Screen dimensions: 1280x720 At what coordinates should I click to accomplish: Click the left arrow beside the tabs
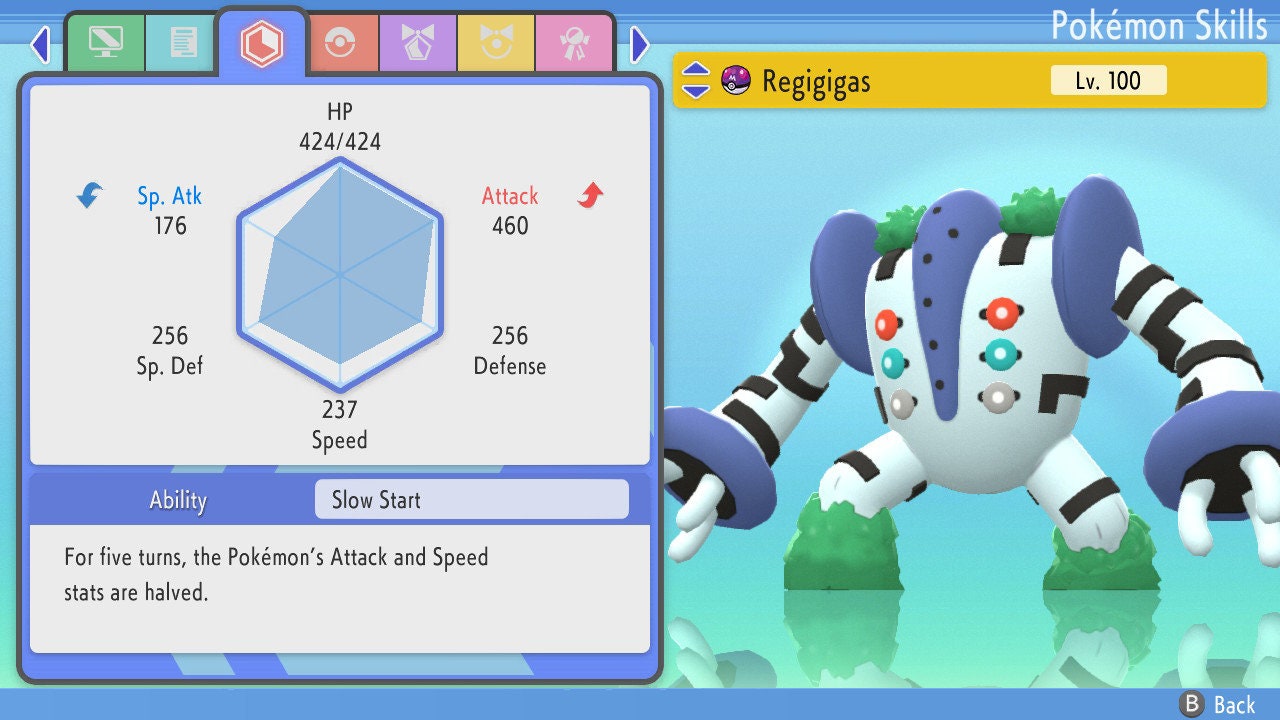click(40, 44)
